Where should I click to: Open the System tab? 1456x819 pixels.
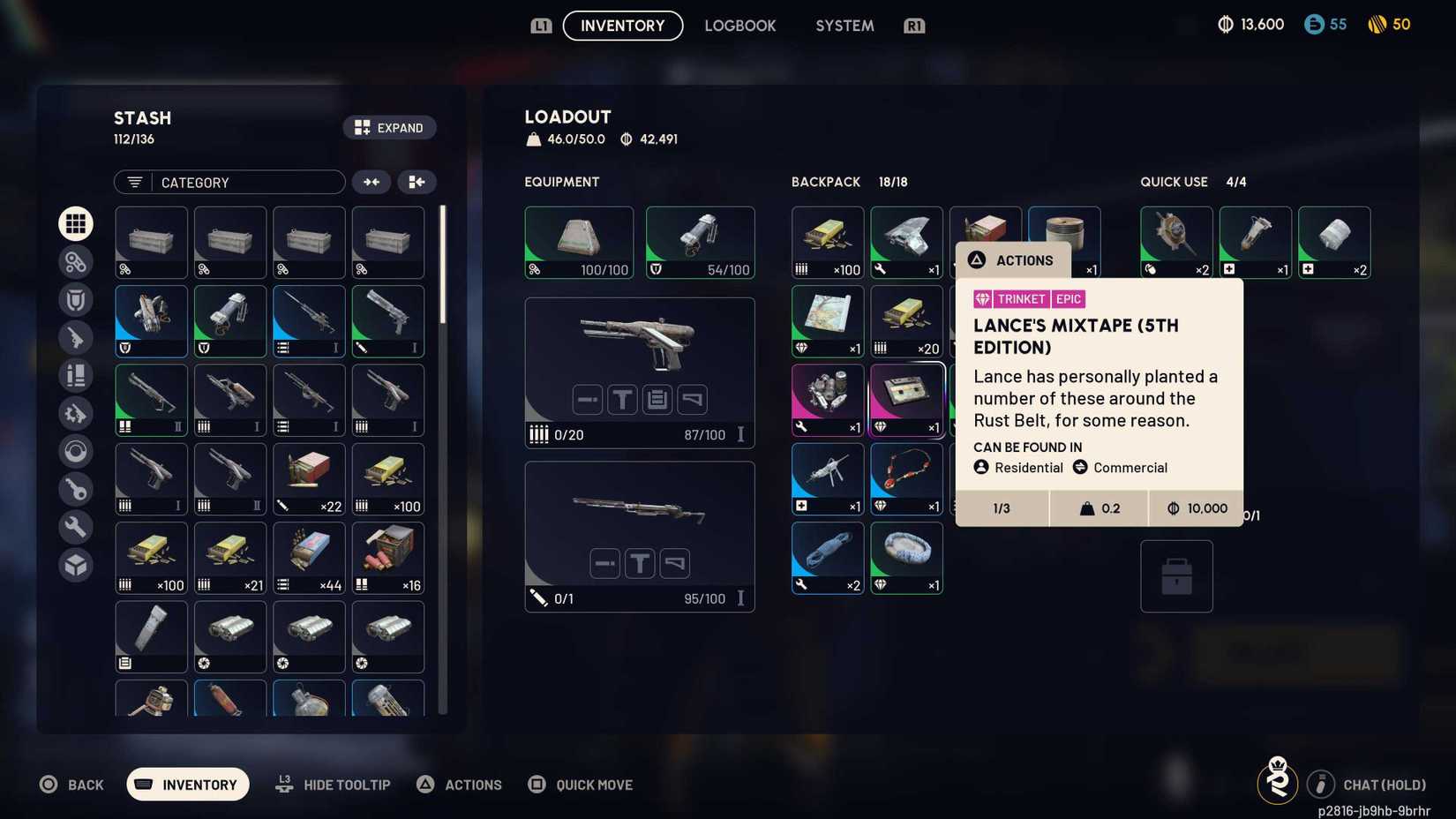pyautogui.click(x=844, y=26)
